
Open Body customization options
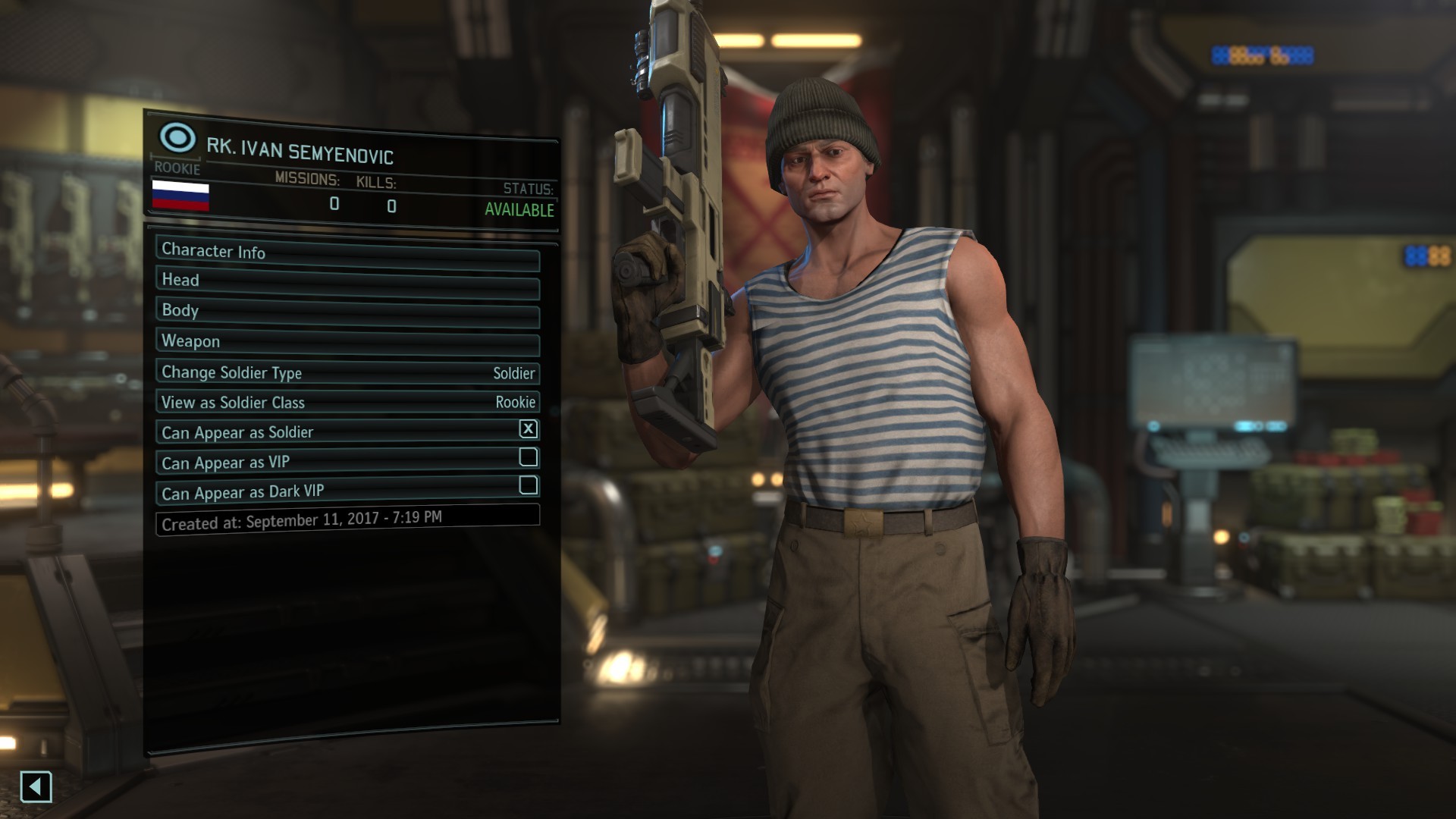point(347,312)
